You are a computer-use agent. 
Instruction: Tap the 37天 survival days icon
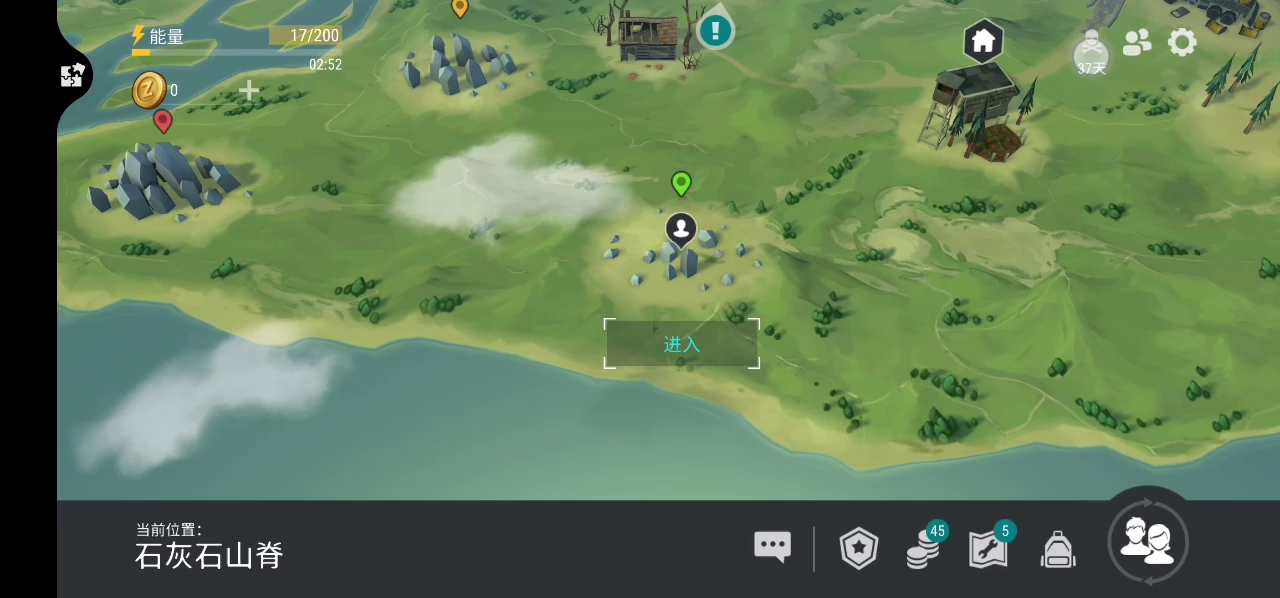click(1091, 54)
